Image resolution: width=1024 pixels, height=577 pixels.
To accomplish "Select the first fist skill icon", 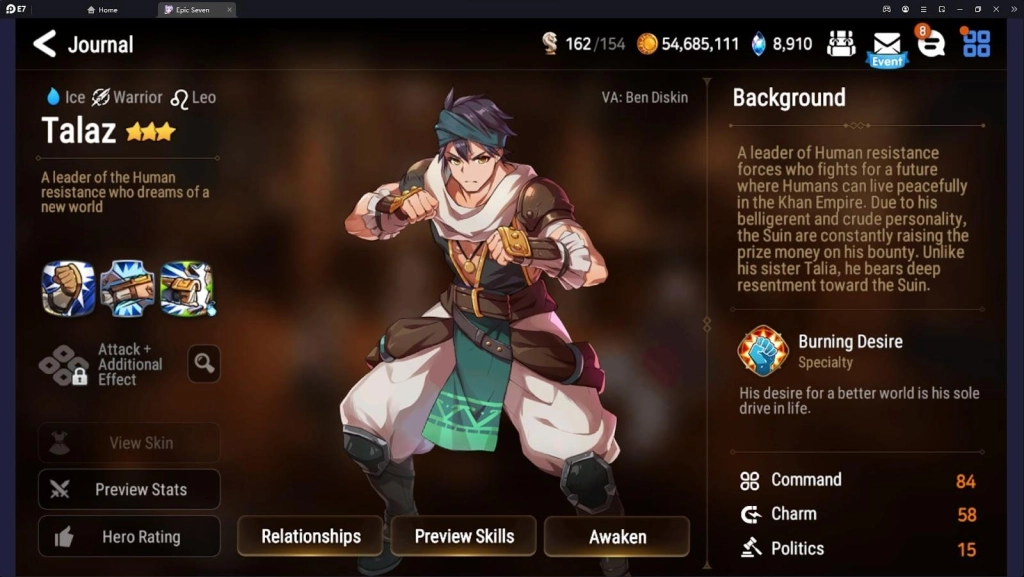I will point(68,288).
